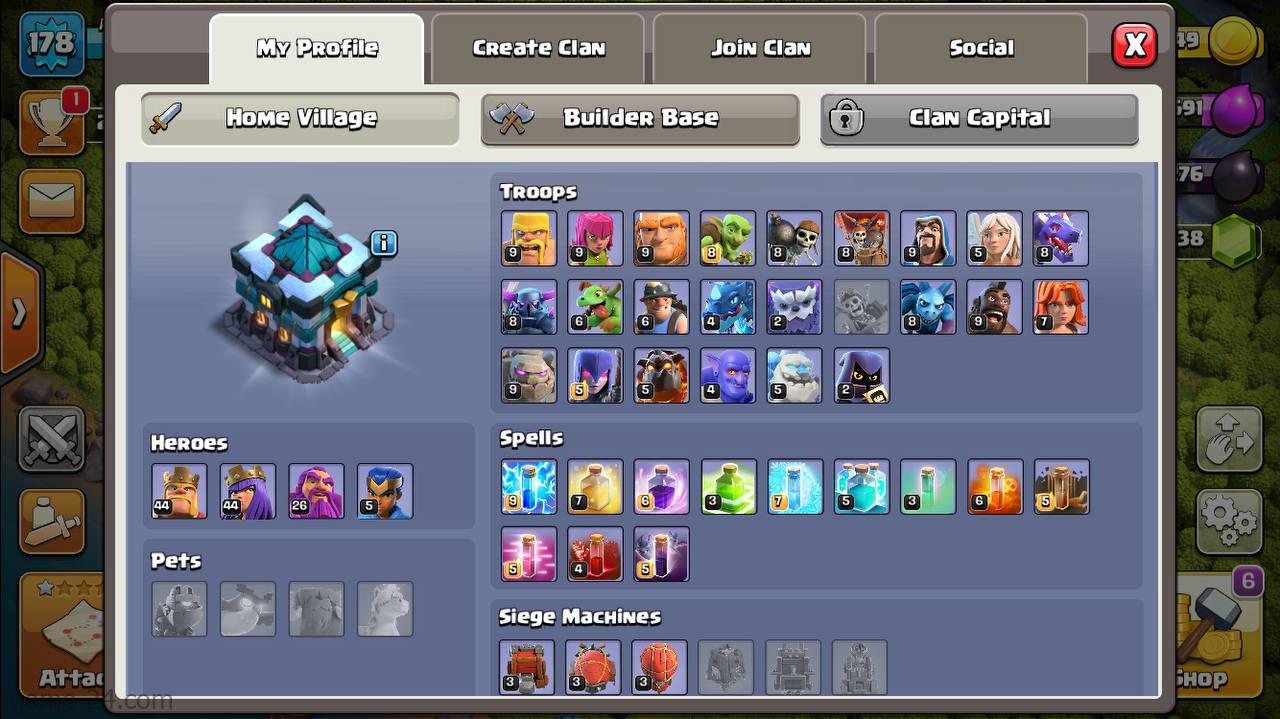
Task: Pick the Grand Warden hero icon
Action: tap(316, 491)
